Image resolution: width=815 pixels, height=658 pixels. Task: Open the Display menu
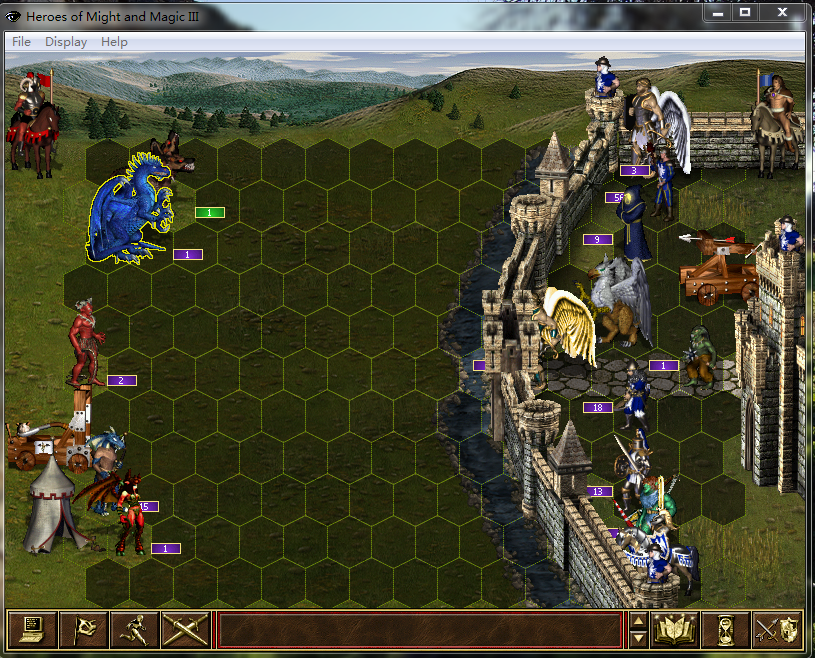66,42
